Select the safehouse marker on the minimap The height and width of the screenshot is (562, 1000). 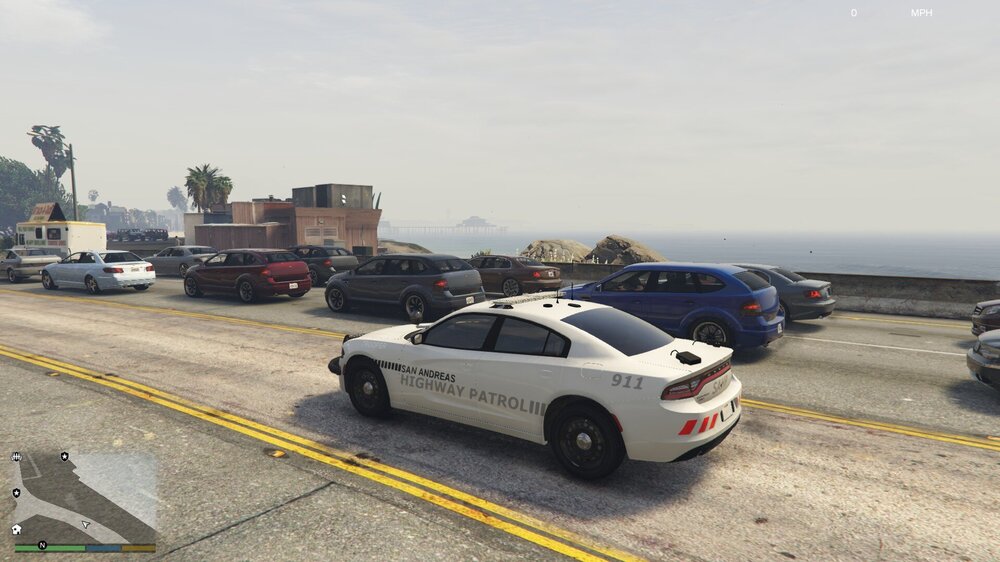17,528
